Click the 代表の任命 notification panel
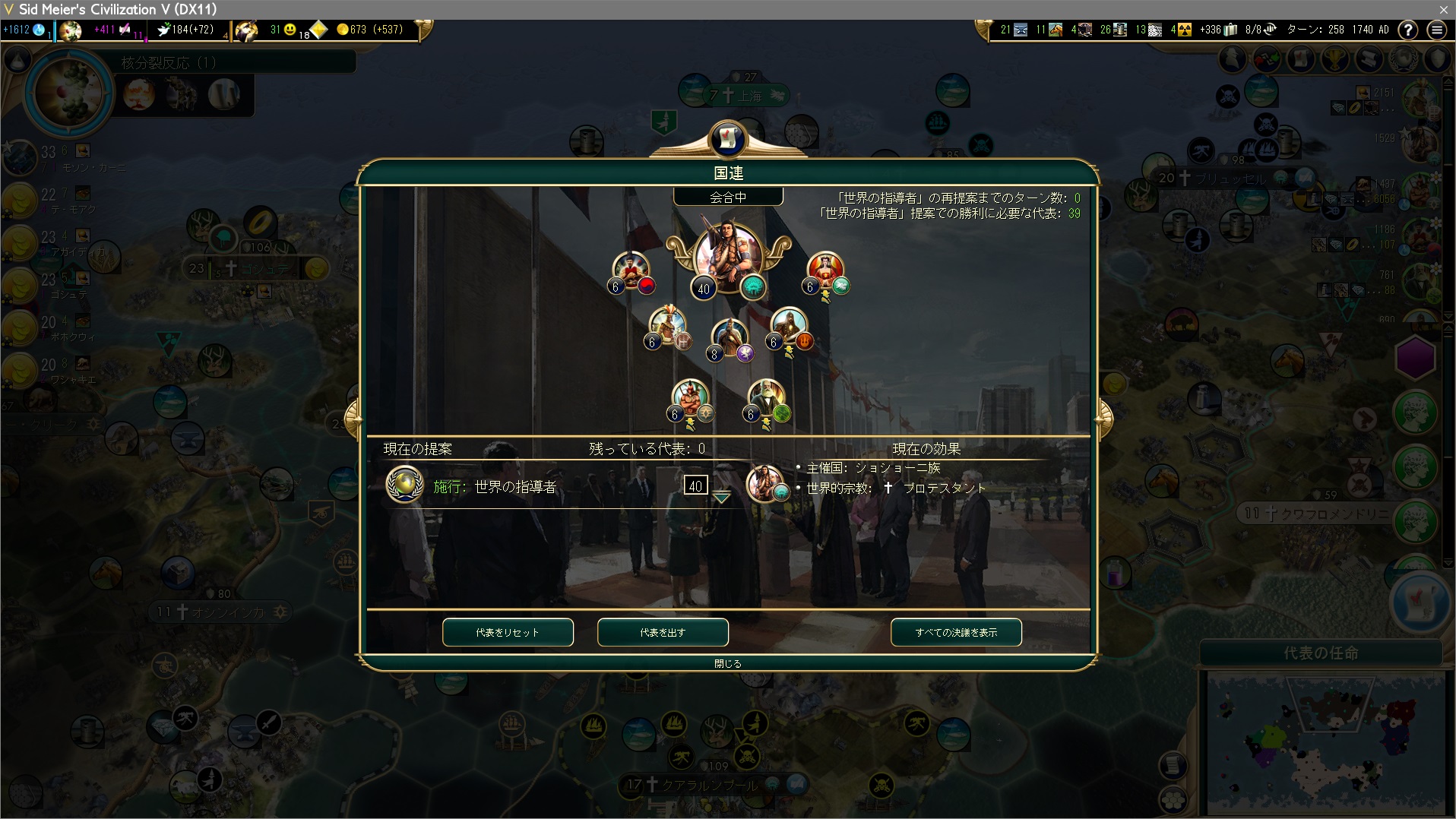The image size is (1456, 819). (x=1321, y=653)
